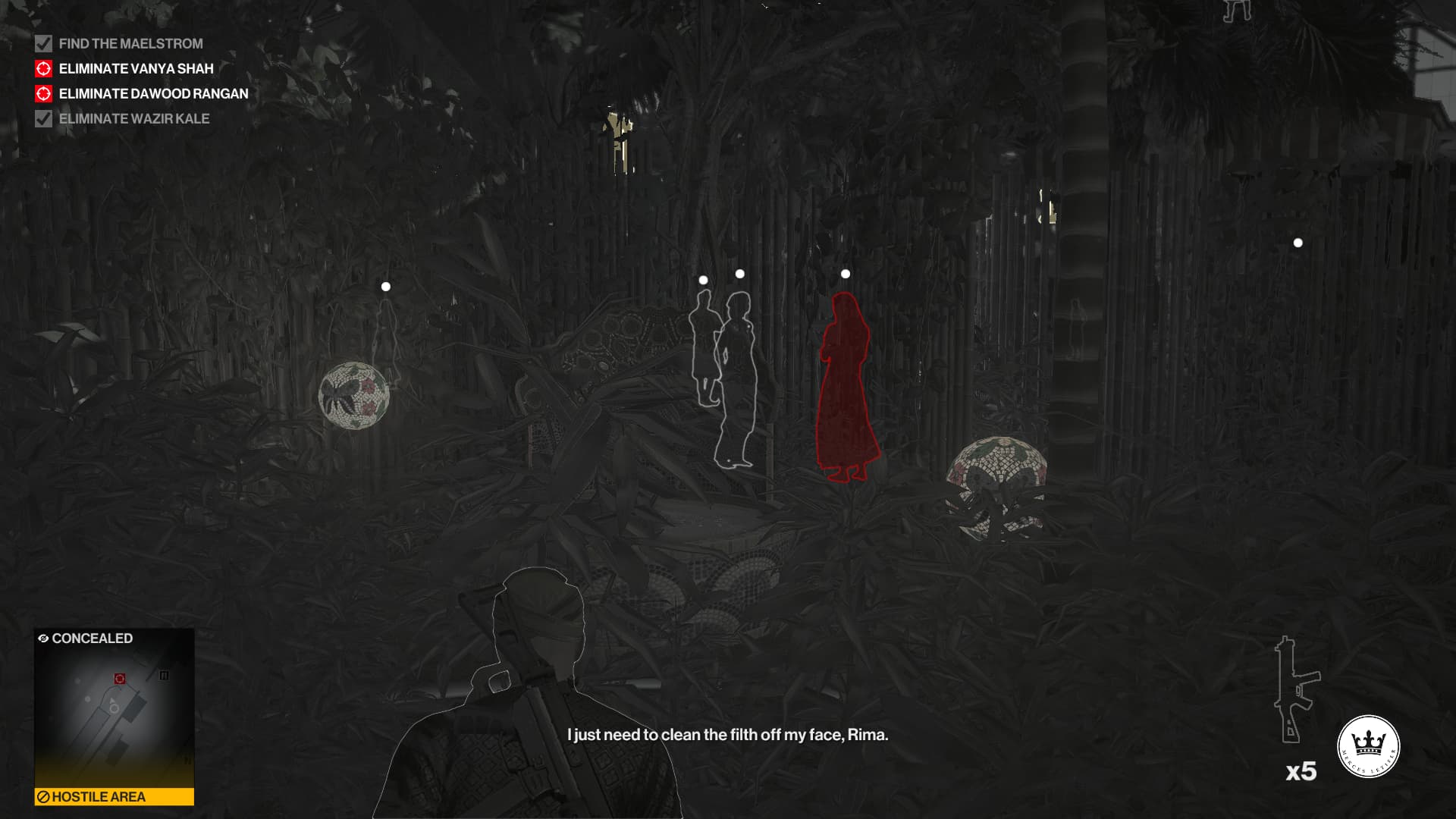Click the red target marker on minimap
Screen dimensions: 1456x819
click(x=120, y=679)
